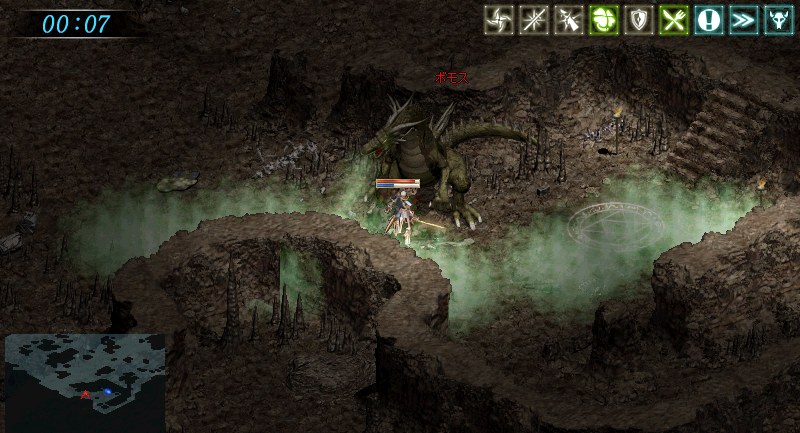Viewport: 800px width, 433px height.
Task: Activate the pinwheel shuriken skill icon
Action: (499, 20)
